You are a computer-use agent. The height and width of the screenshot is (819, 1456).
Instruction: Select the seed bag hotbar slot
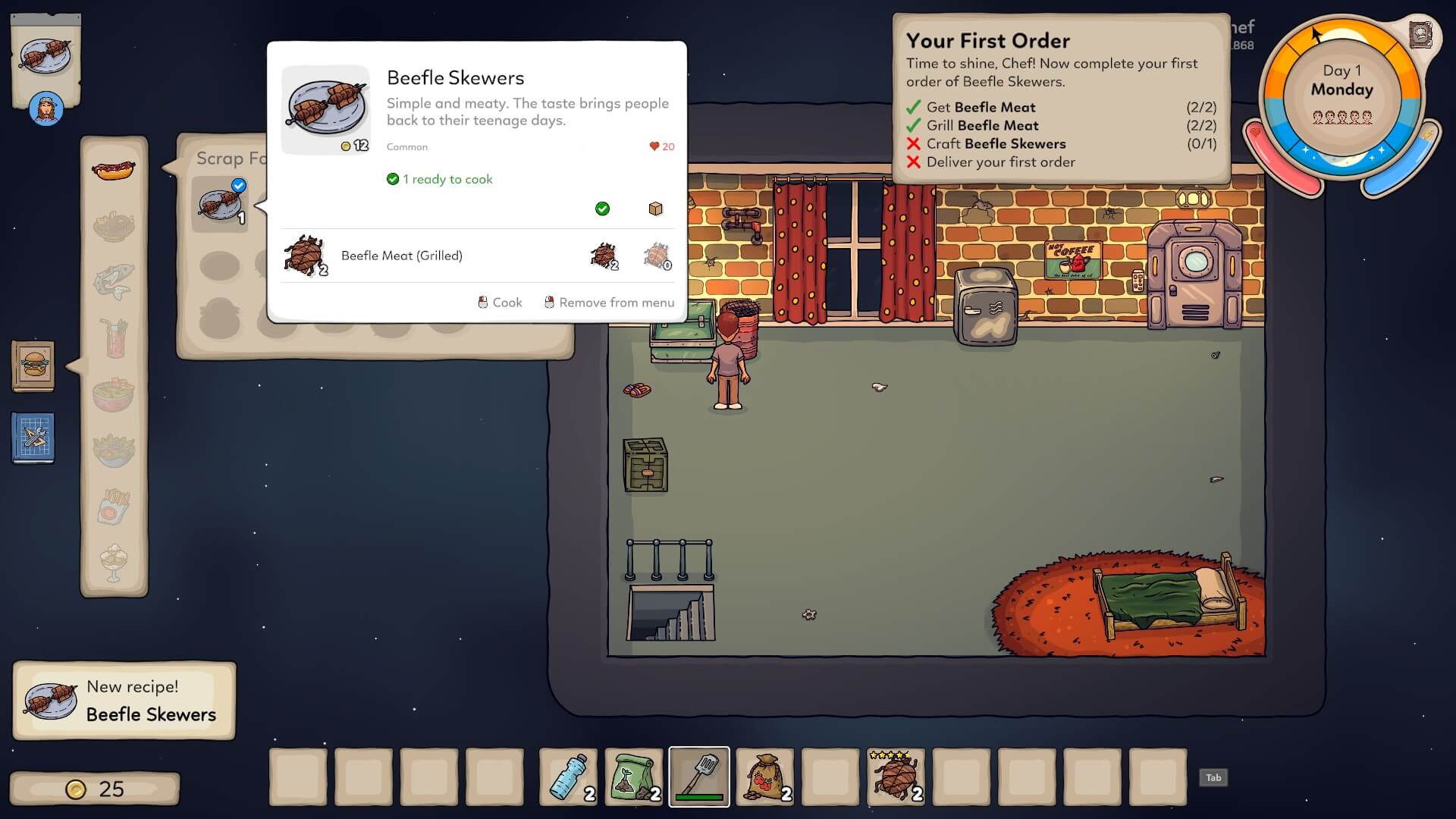pos(634,777)
